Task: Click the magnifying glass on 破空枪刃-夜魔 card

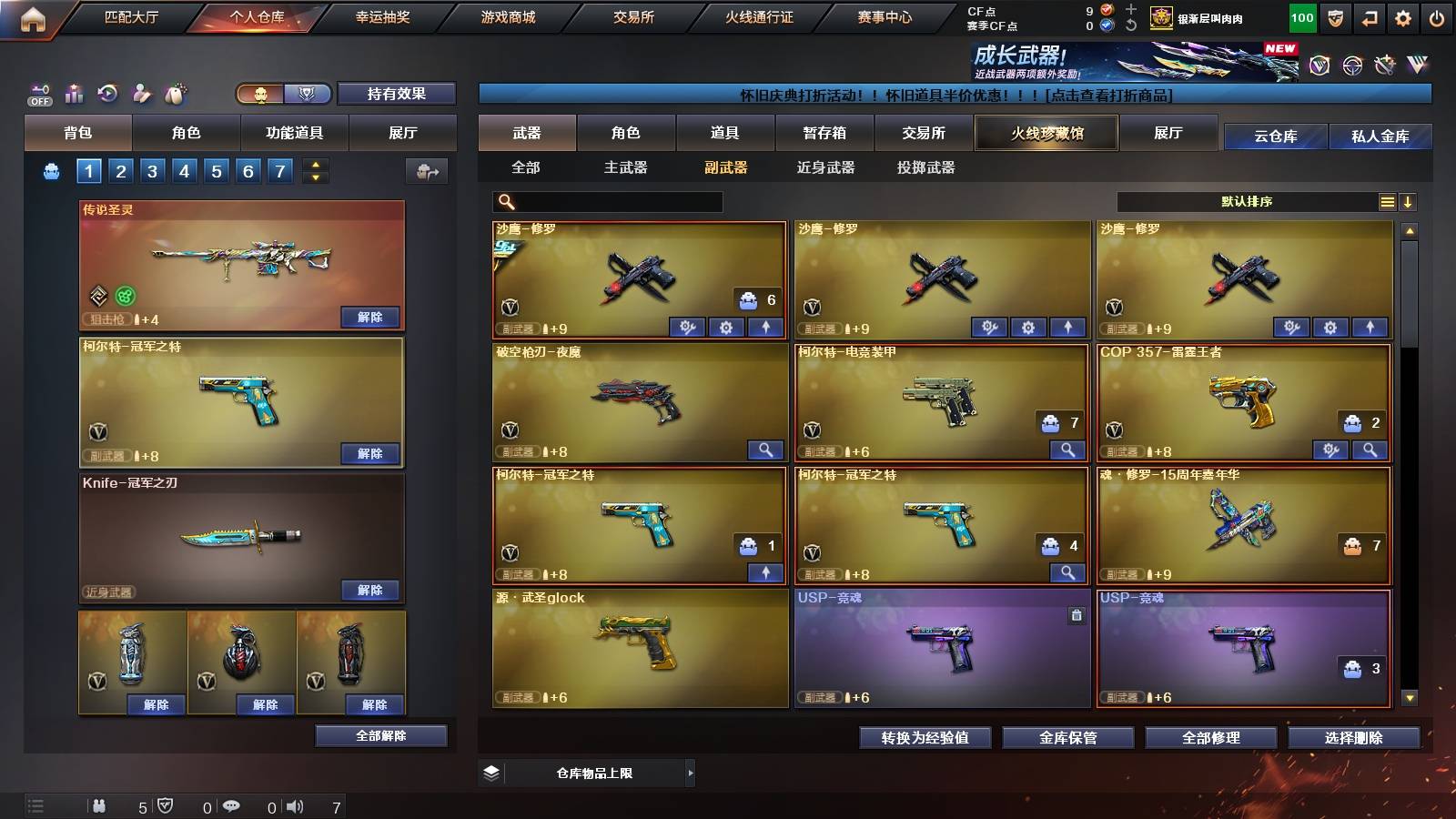Action: (767, 450)
